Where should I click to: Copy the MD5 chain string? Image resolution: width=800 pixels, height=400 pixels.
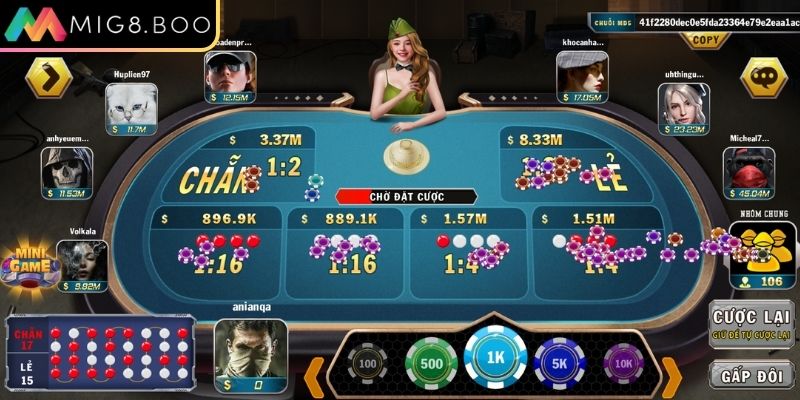705,41
